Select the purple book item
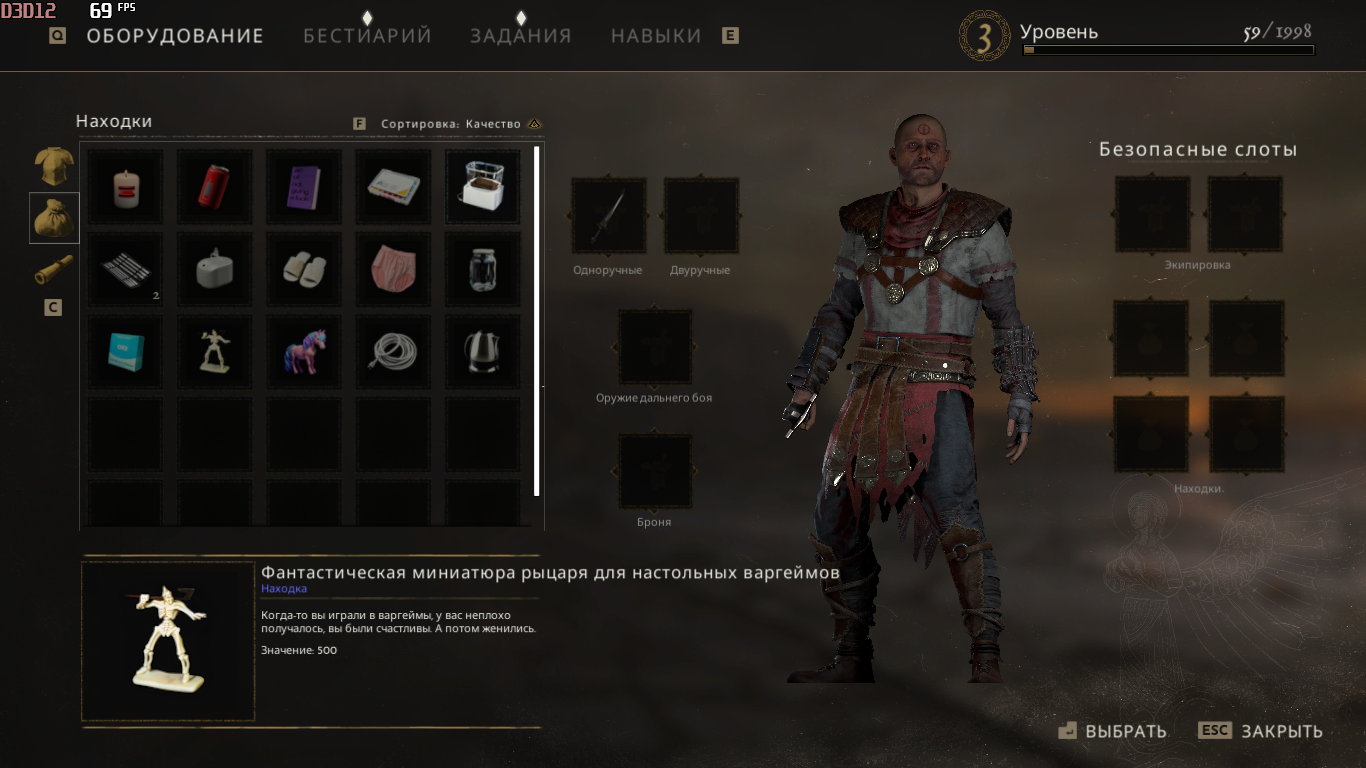Viewport: 1366px width, 768px height. tap(304, 186)
